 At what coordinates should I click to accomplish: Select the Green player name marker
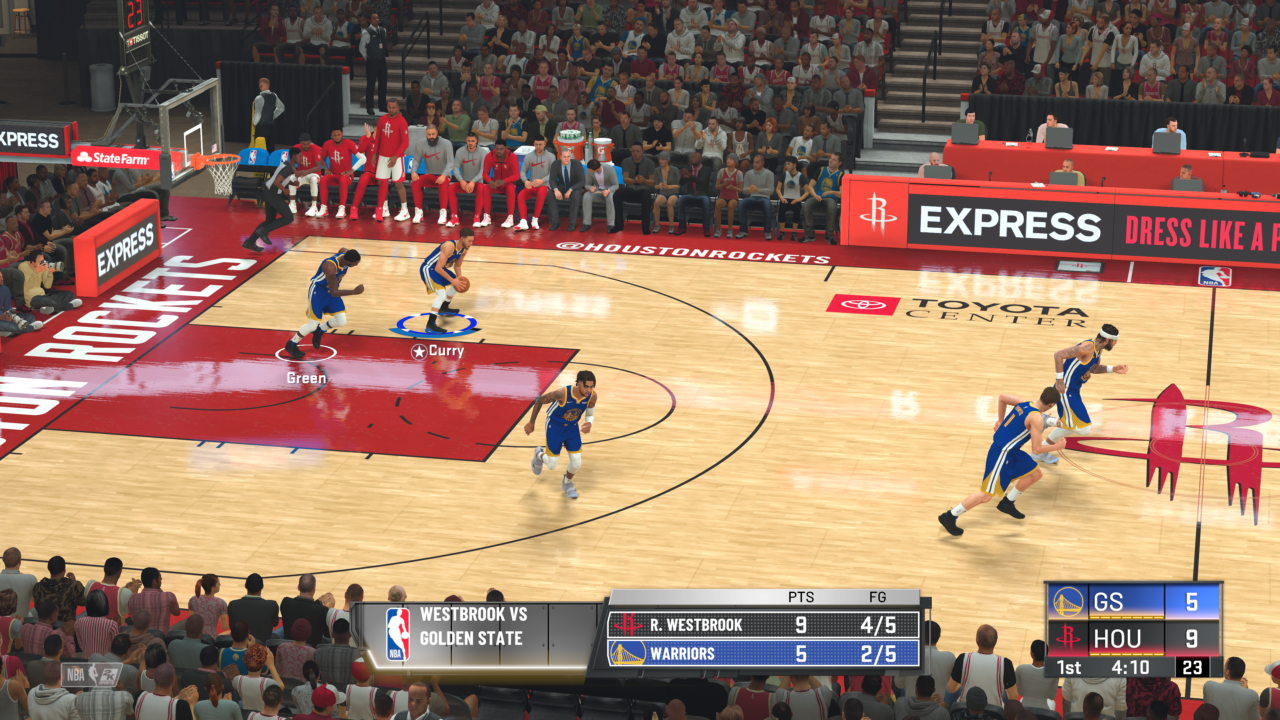(x=306, y=378)
